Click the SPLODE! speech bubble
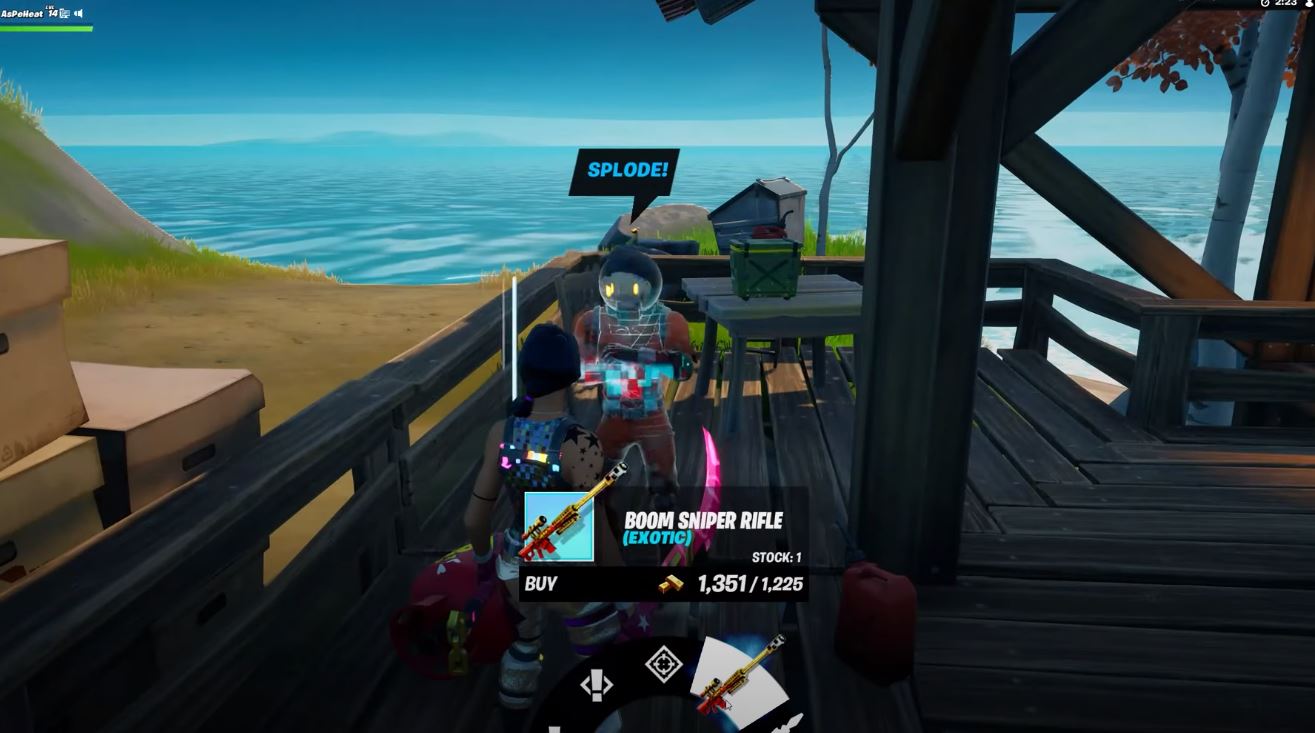This screenshot has height=733, width=1315. point(624,170)
